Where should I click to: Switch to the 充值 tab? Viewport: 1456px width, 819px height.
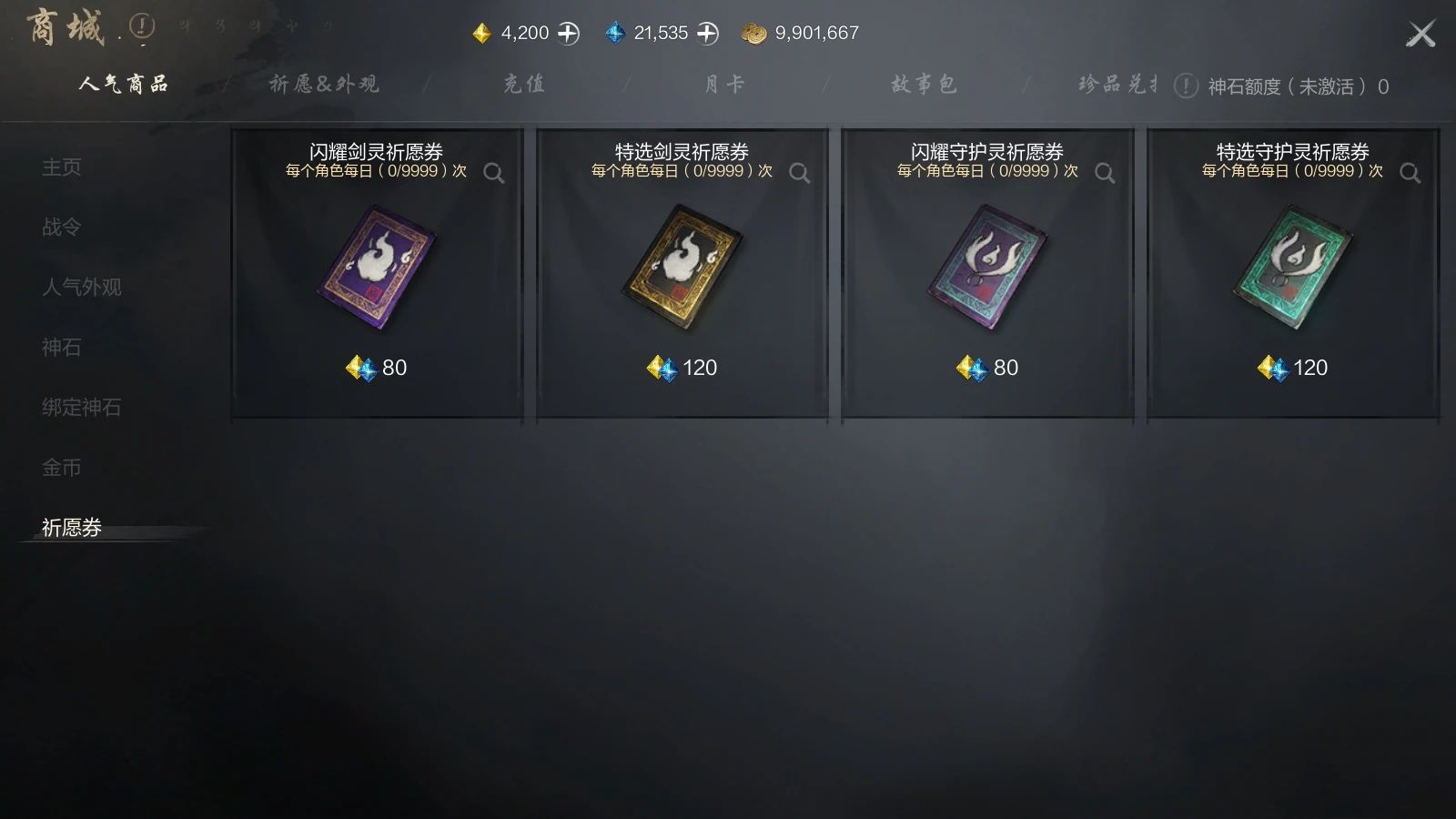tap(523, 84)
